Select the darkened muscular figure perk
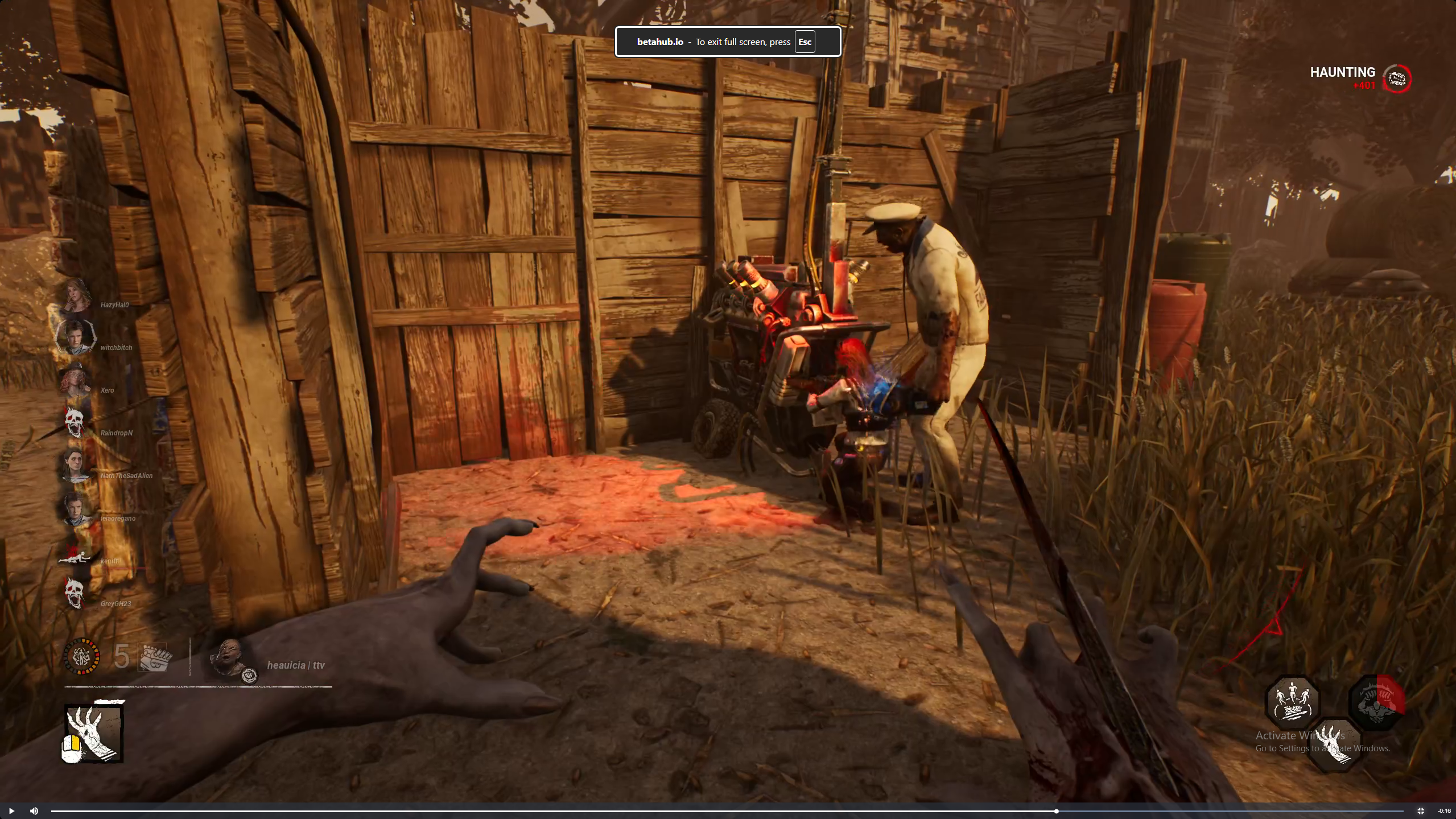 click(1376, 702)
